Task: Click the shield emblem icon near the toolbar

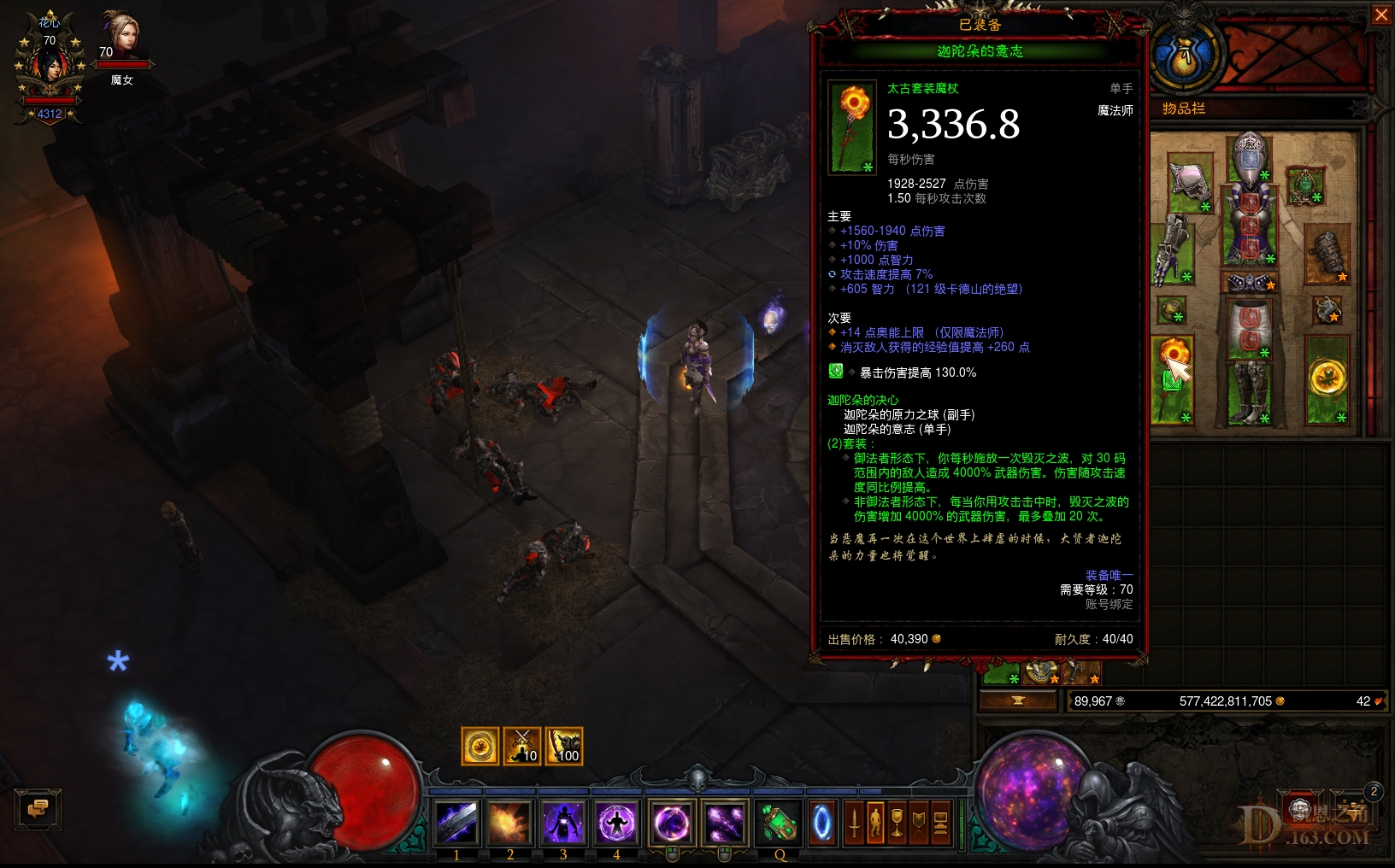Action: click(919, 822)
